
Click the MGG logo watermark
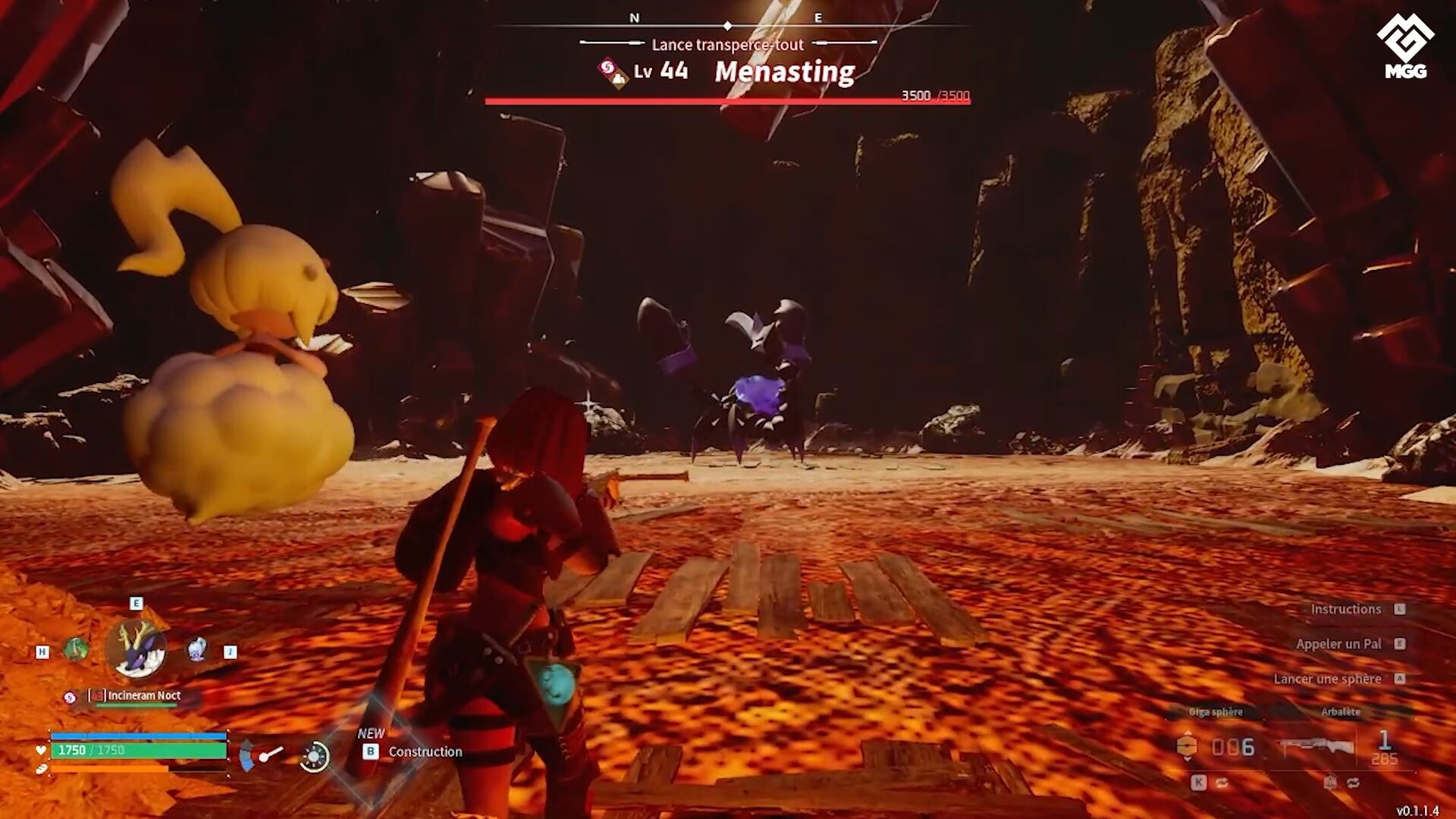pyautogui.click(x=1405, y=47)
